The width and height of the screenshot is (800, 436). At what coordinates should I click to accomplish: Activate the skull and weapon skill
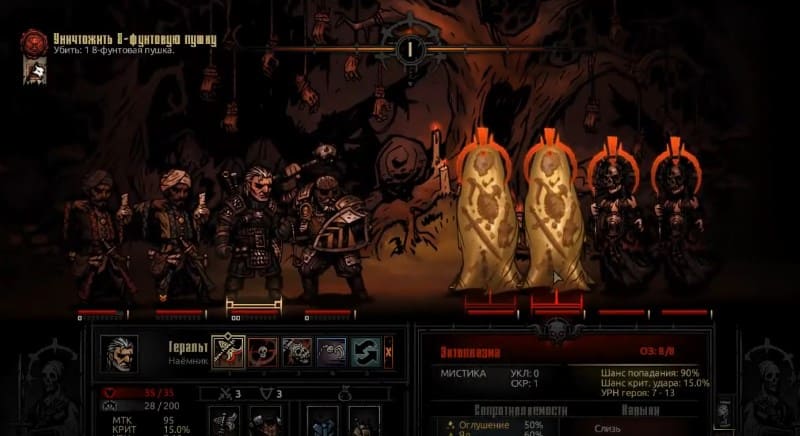[297, 351]
